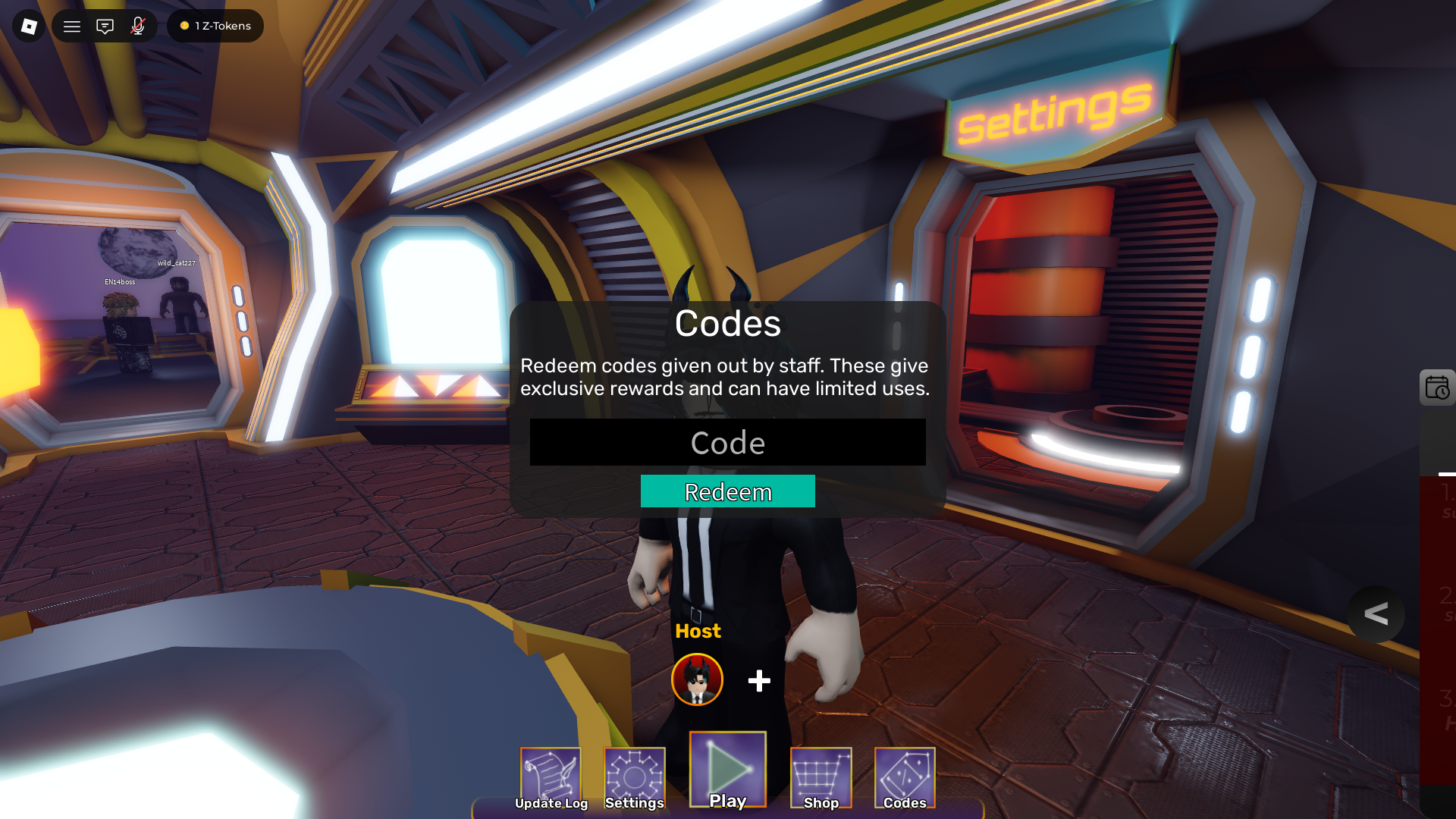This screenshot has width=1456, height=819.
Task: Switch to the Settings room sign area
Action: click(1050, 114)
